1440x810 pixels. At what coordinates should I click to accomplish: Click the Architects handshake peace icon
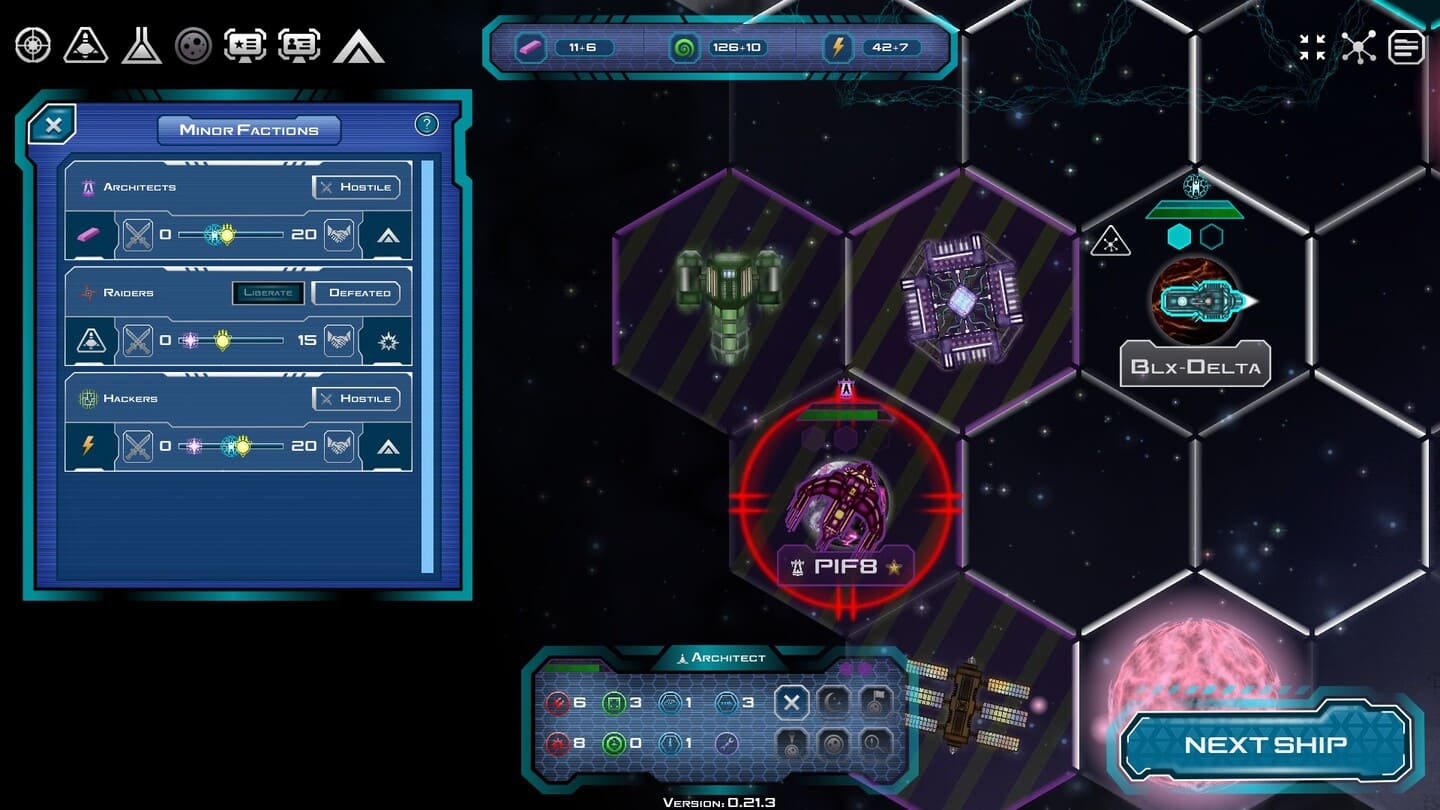(x=340, y=235)
